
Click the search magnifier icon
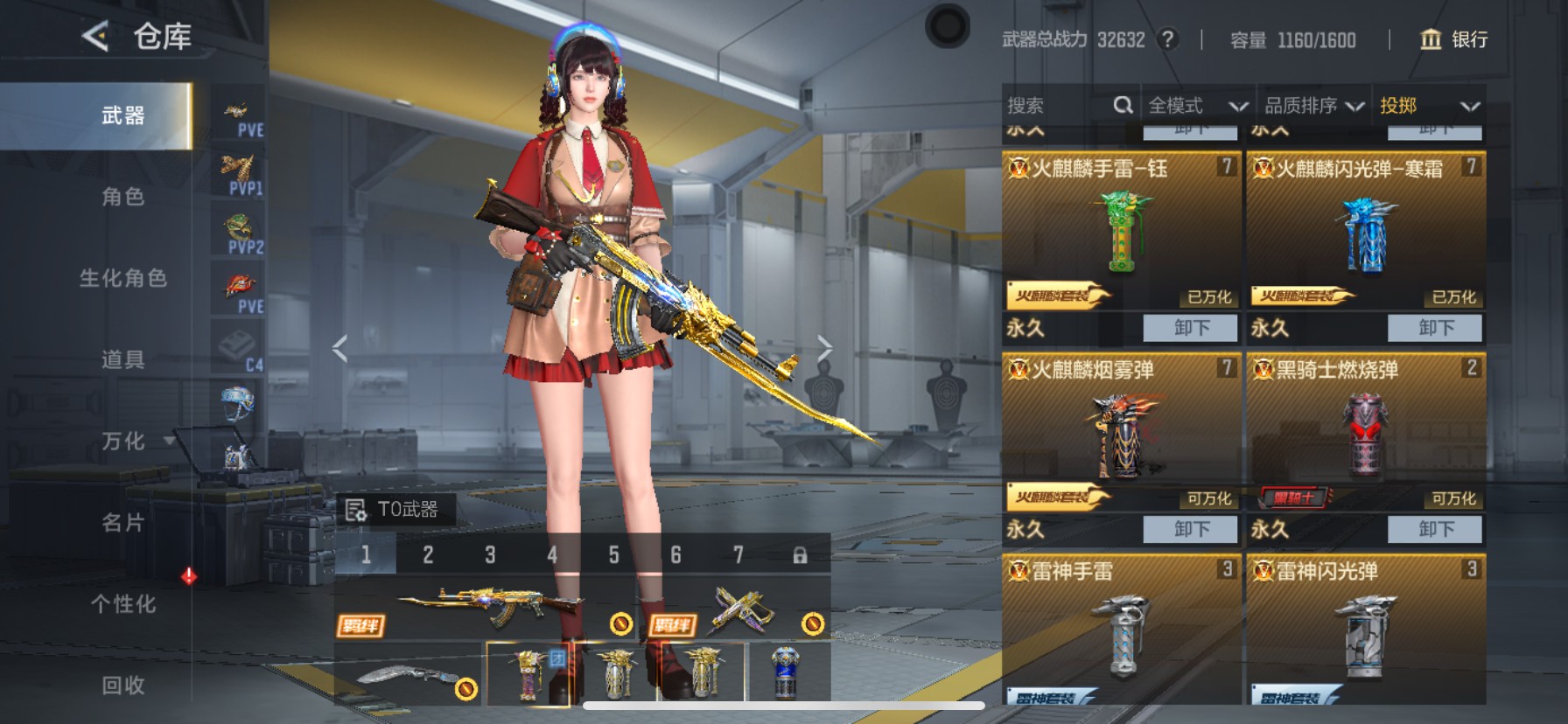coord(1123,105)
